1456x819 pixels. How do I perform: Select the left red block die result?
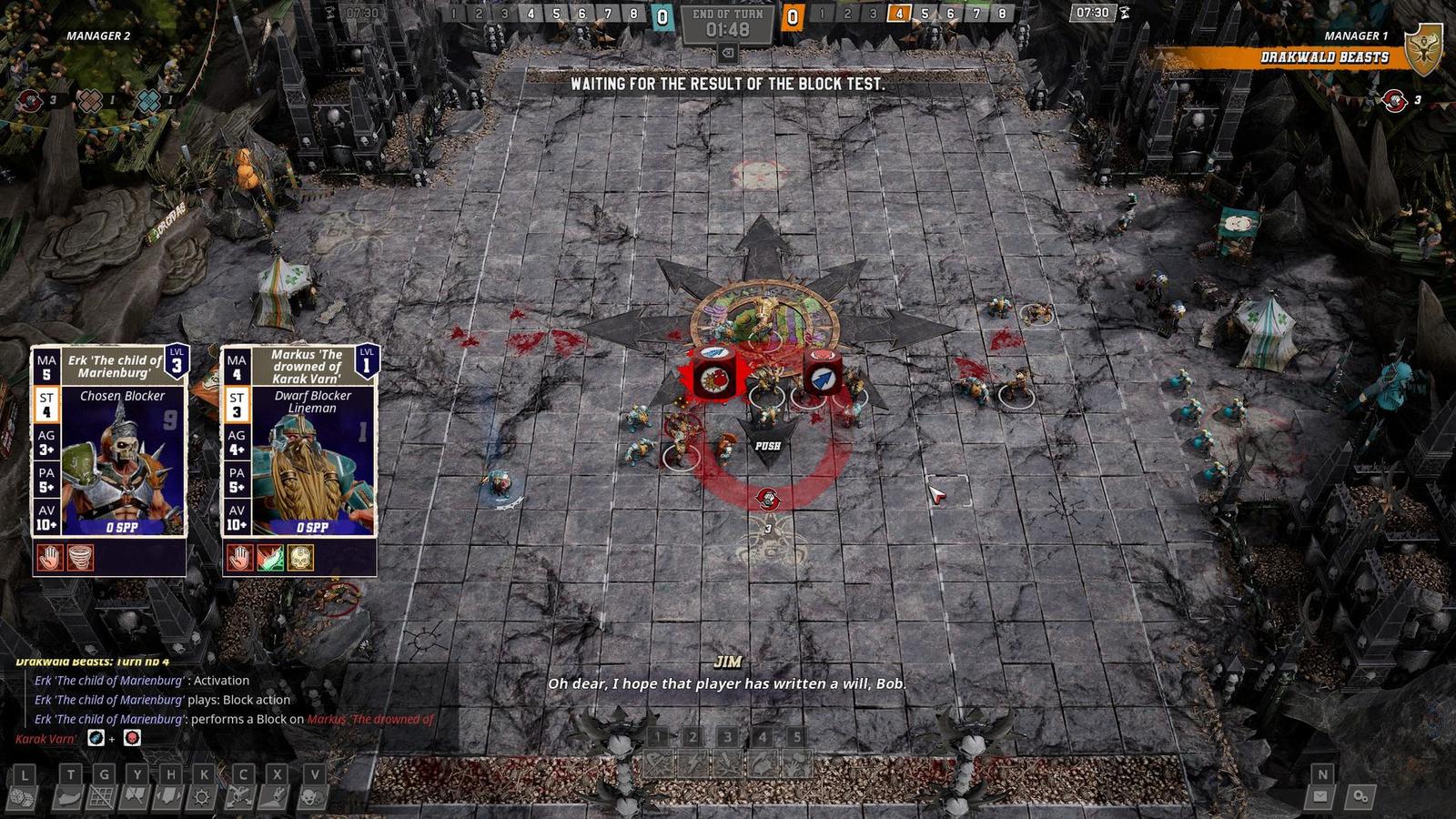click(715, 376)
